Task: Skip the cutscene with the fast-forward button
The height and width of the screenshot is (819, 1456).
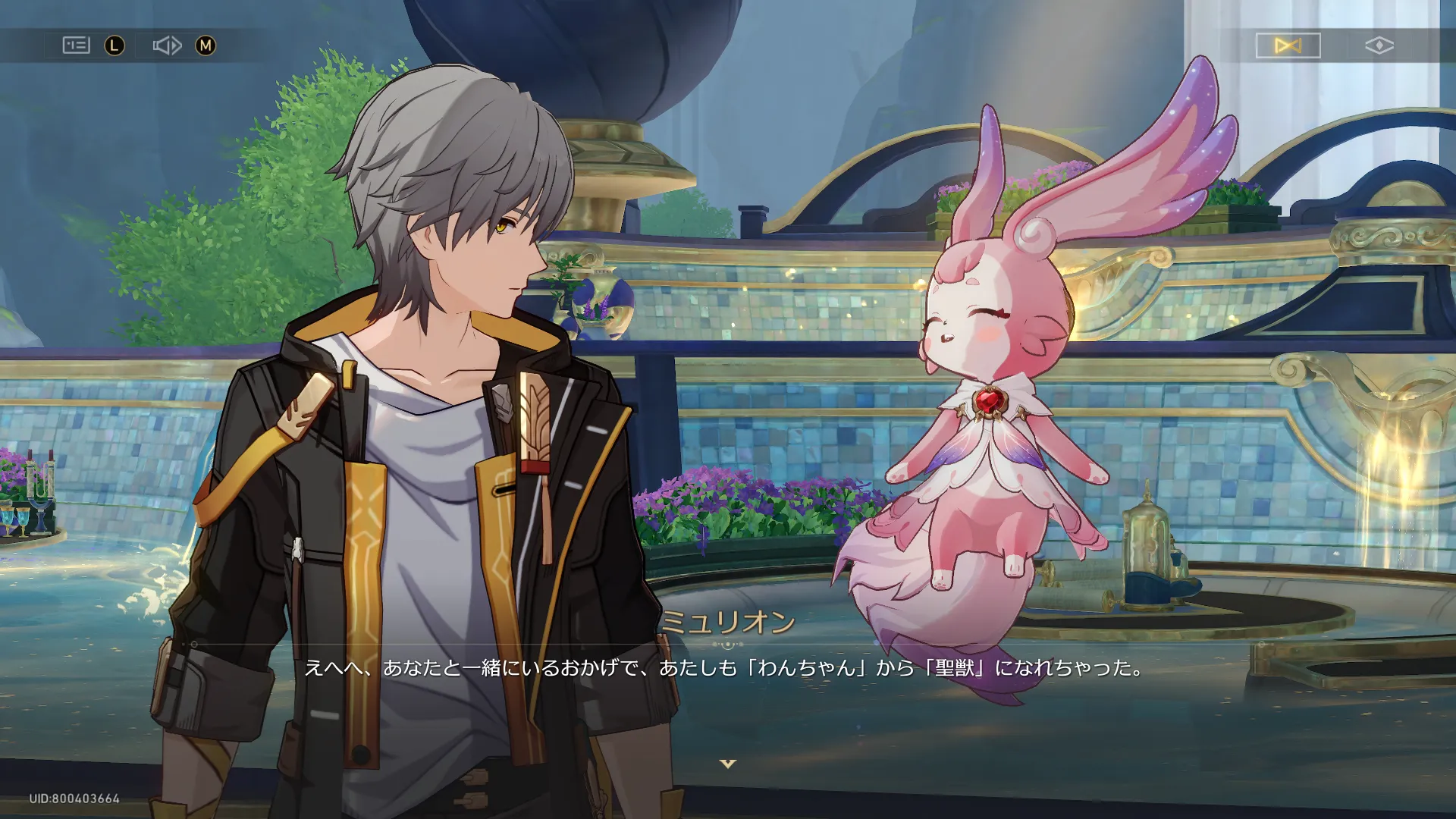Action: (1288, 45)
